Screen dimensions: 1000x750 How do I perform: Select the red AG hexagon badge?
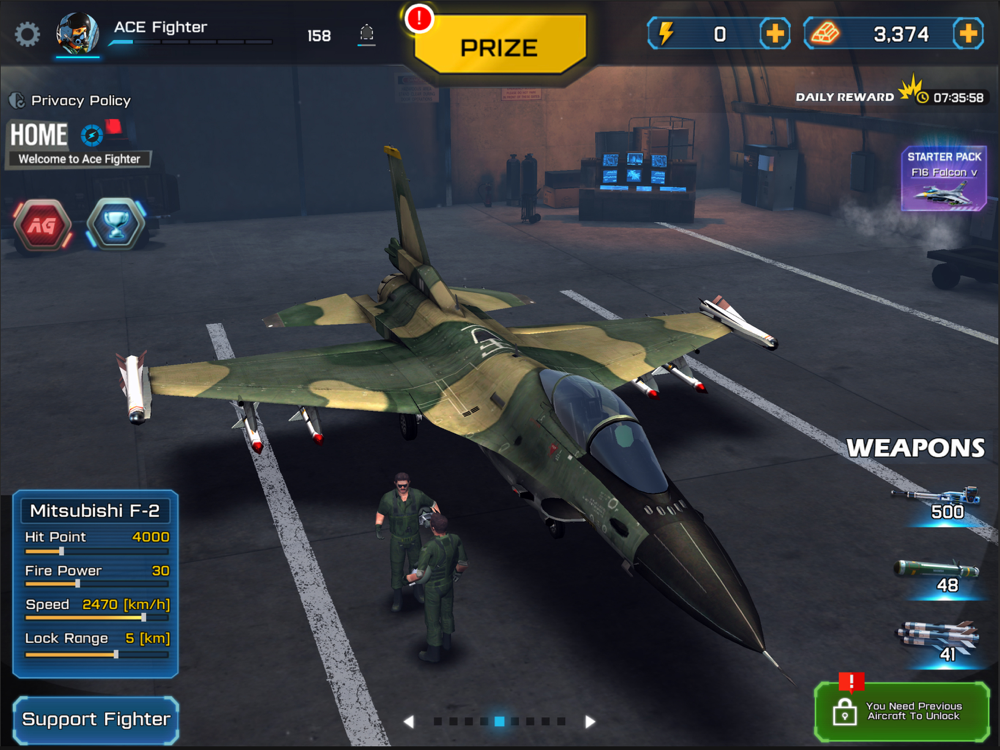click(42, 225)
